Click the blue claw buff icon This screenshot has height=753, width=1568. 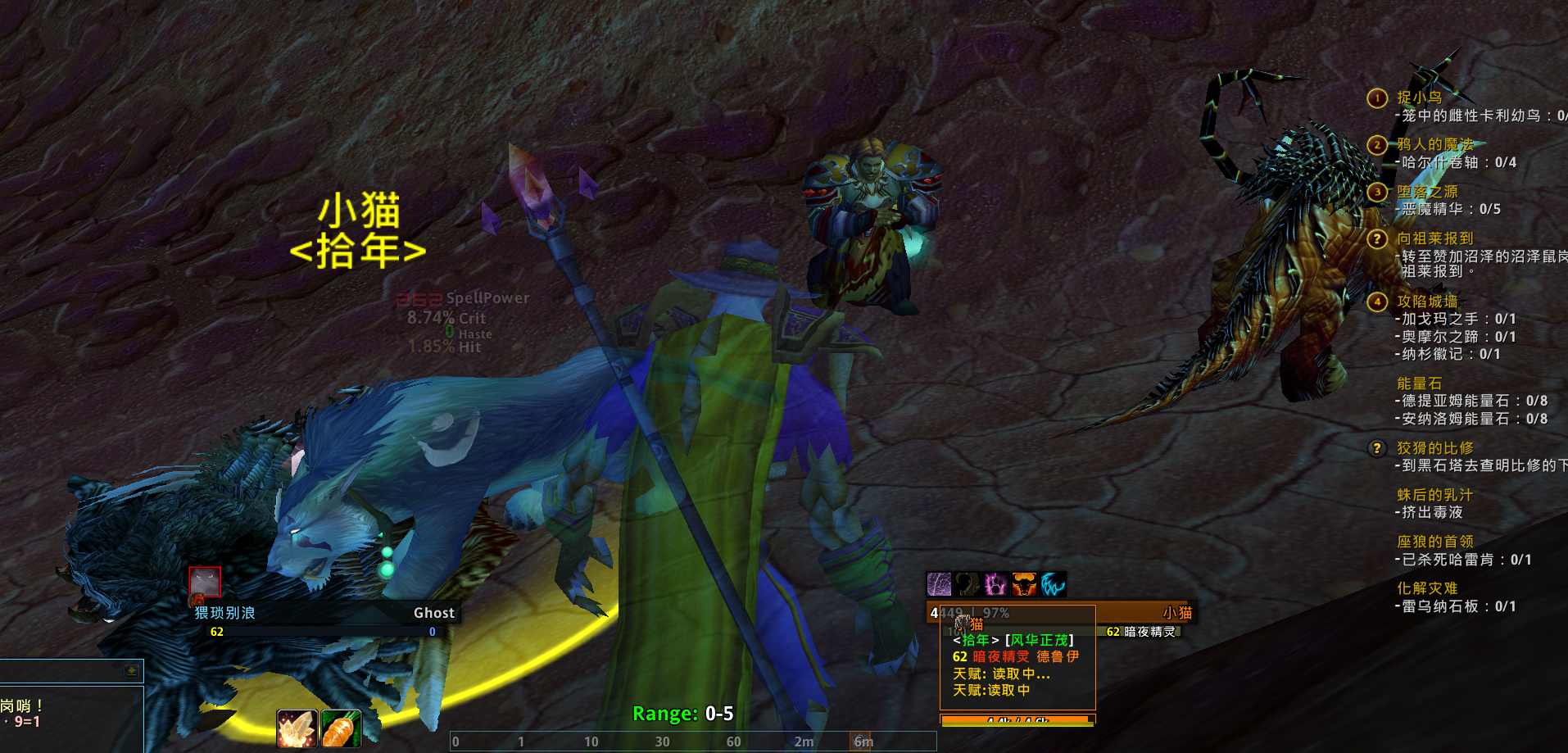(1053, 584)
